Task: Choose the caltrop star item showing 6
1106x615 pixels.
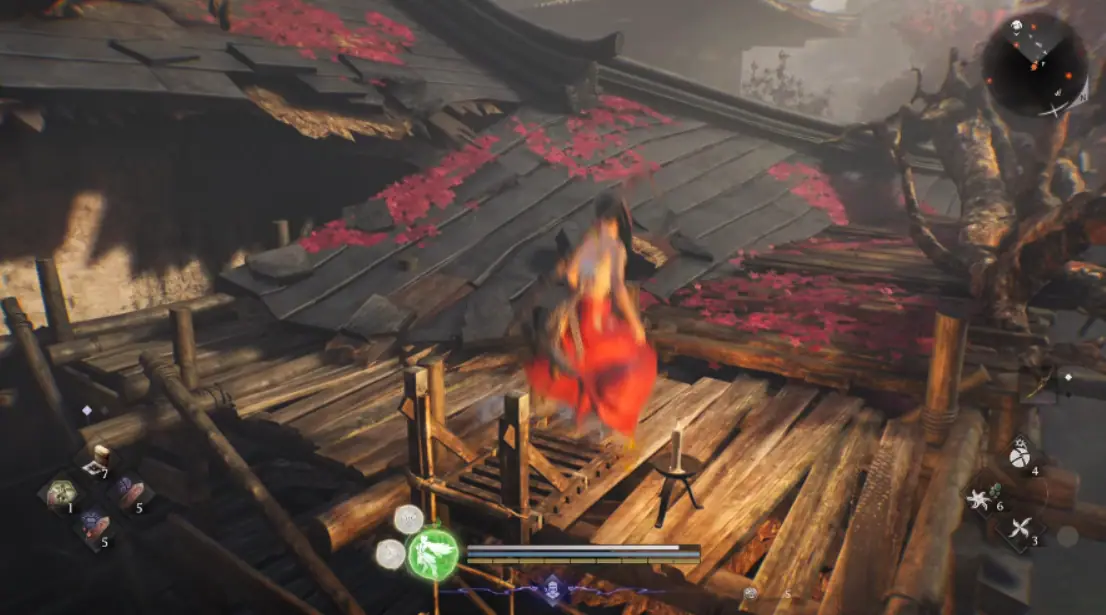Action: pyautogui.click(x=981, y=496)
